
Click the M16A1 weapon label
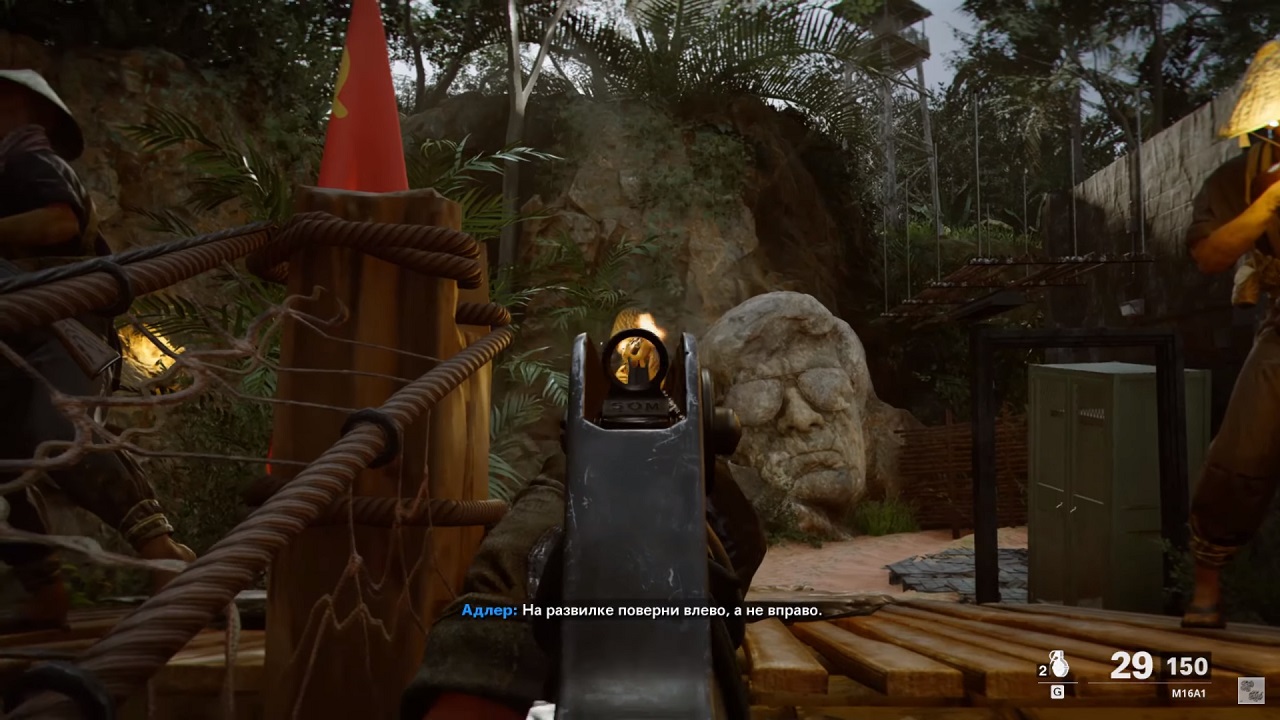tap(1189, 691)
